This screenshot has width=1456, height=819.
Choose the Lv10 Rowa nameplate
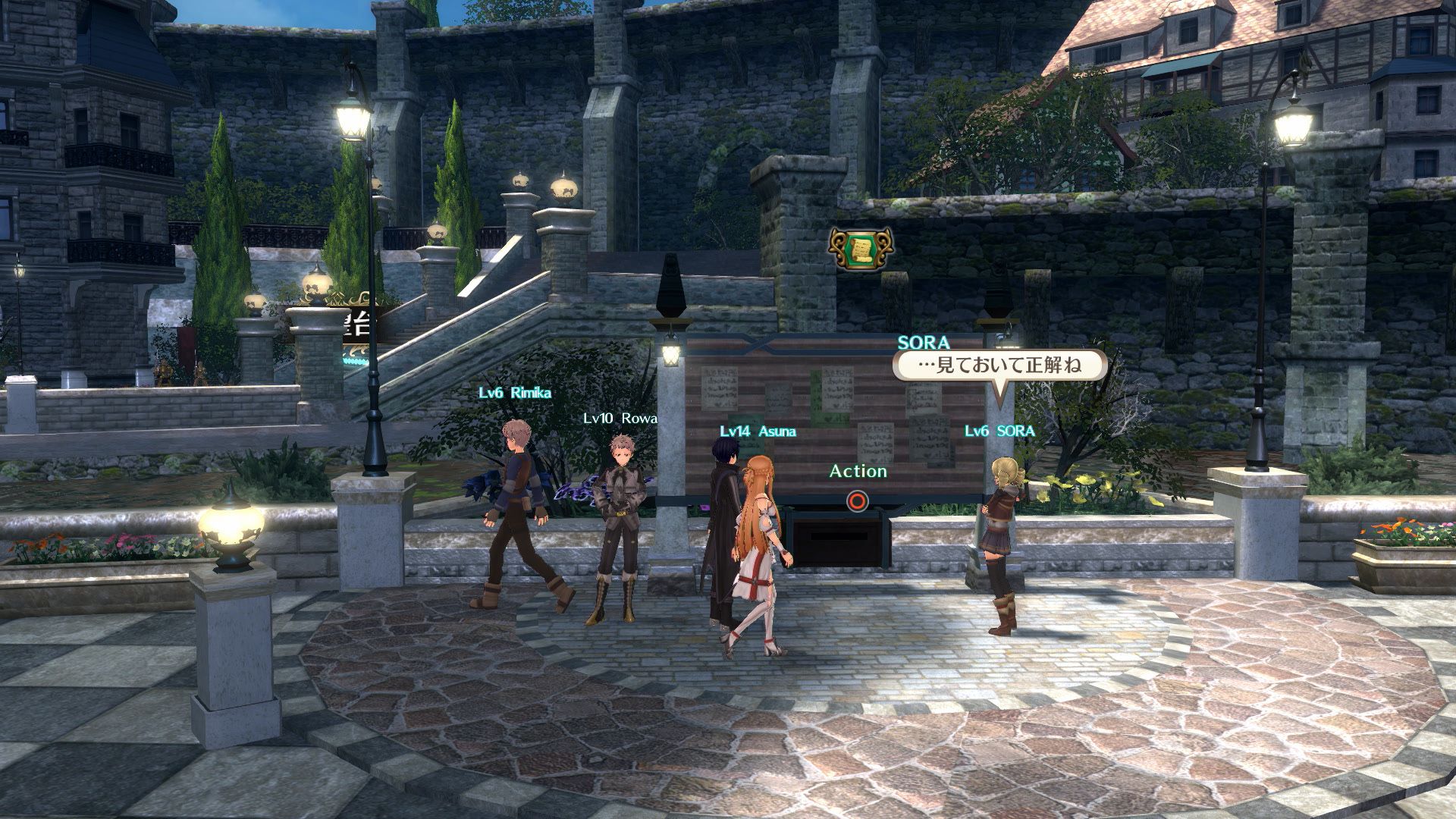620,418
